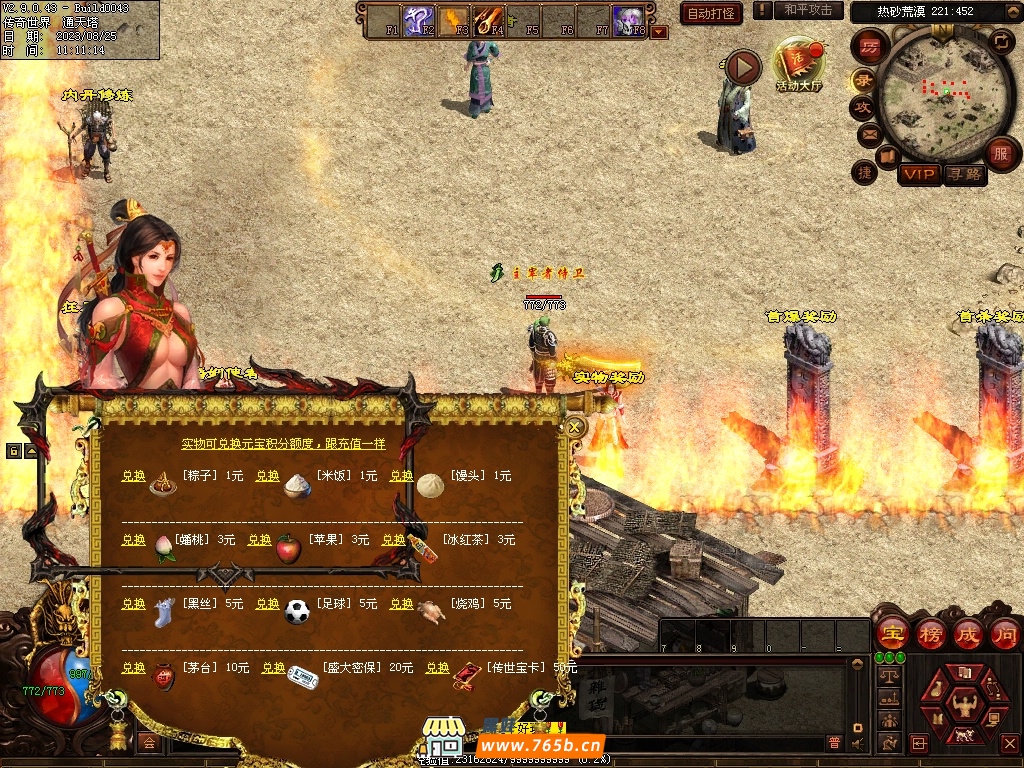Open the VIP panel

click(x=918, y=174)
